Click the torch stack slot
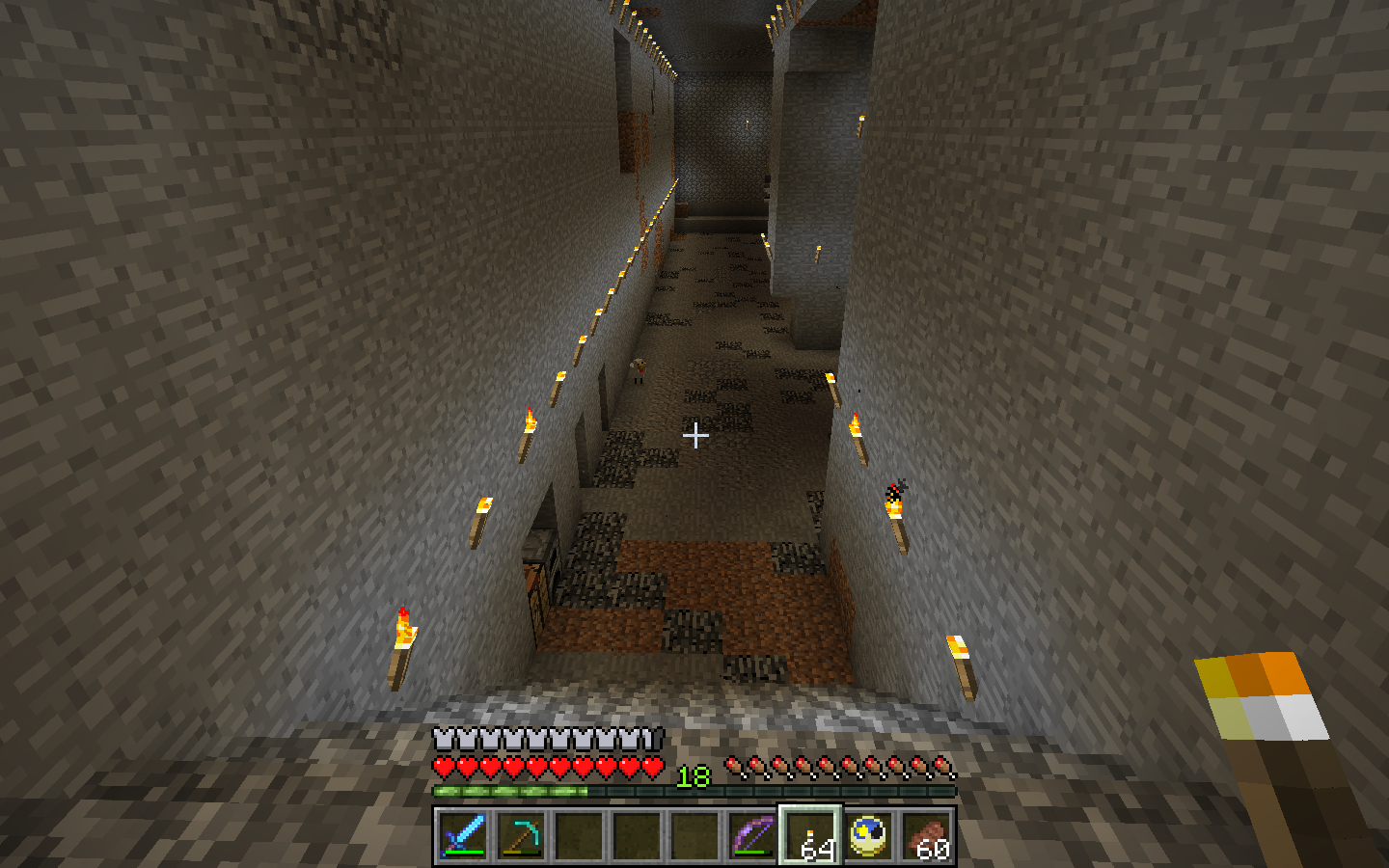 tap(810, 834)
